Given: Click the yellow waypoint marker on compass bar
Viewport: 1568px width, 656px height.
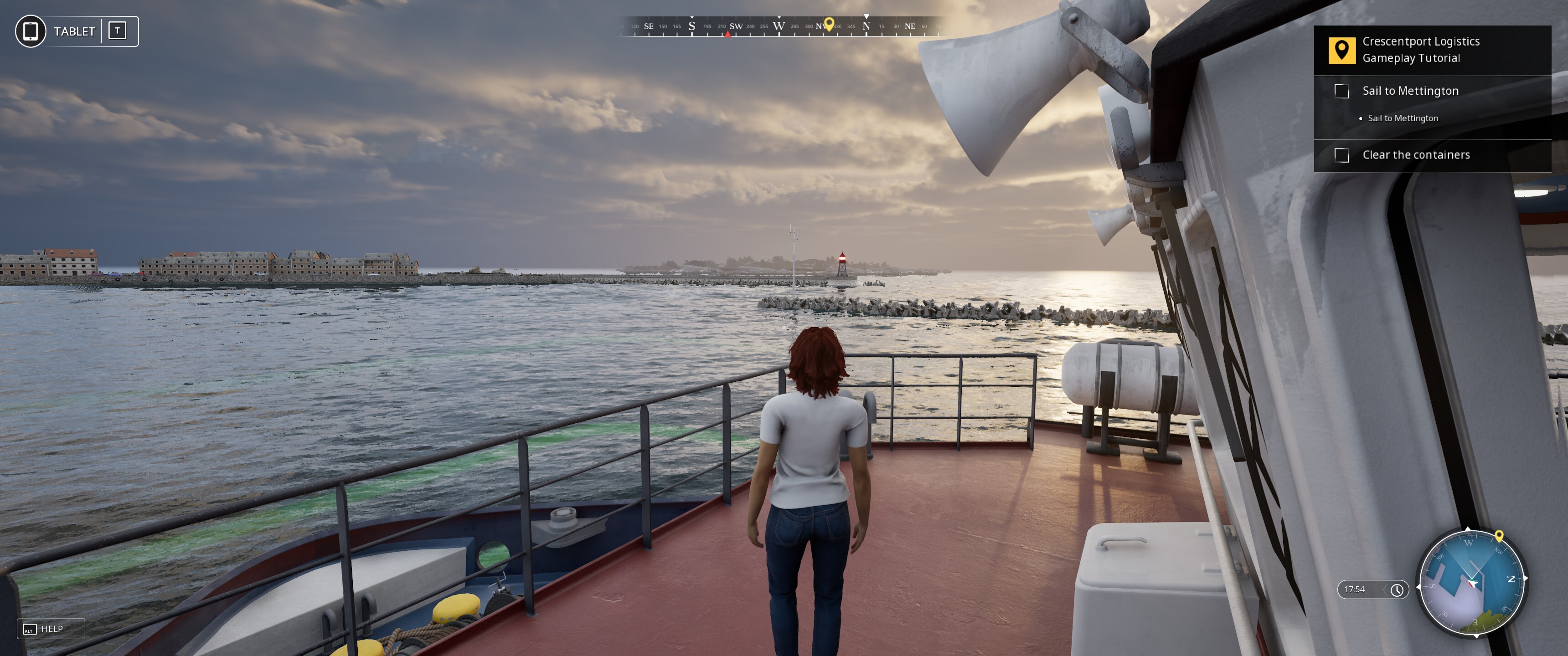Looking at the screenshot, I should 828,24.
